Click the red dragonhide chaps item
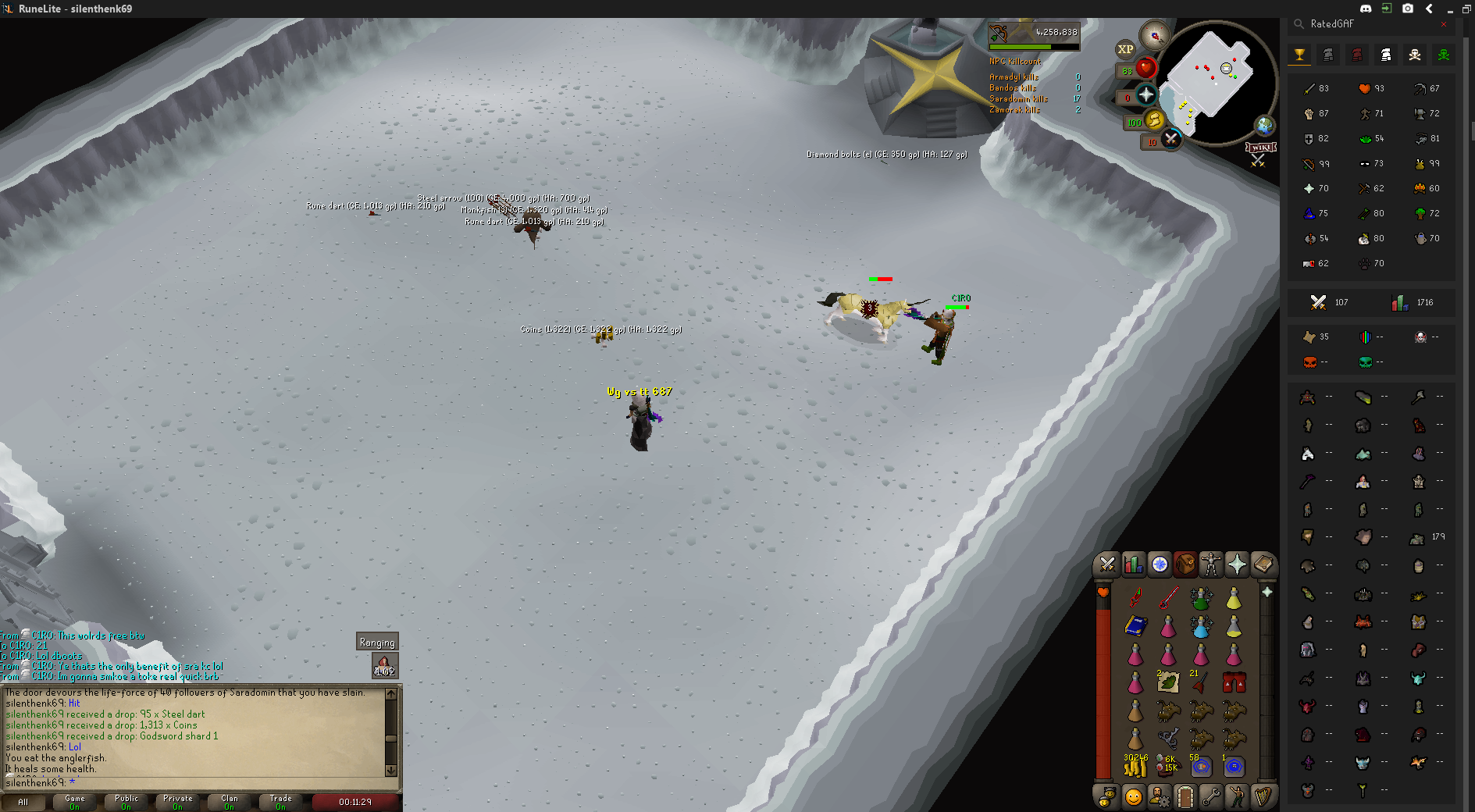This screenshot has height=812, width=1475. pyautogui.click(x=1234, y=683)
